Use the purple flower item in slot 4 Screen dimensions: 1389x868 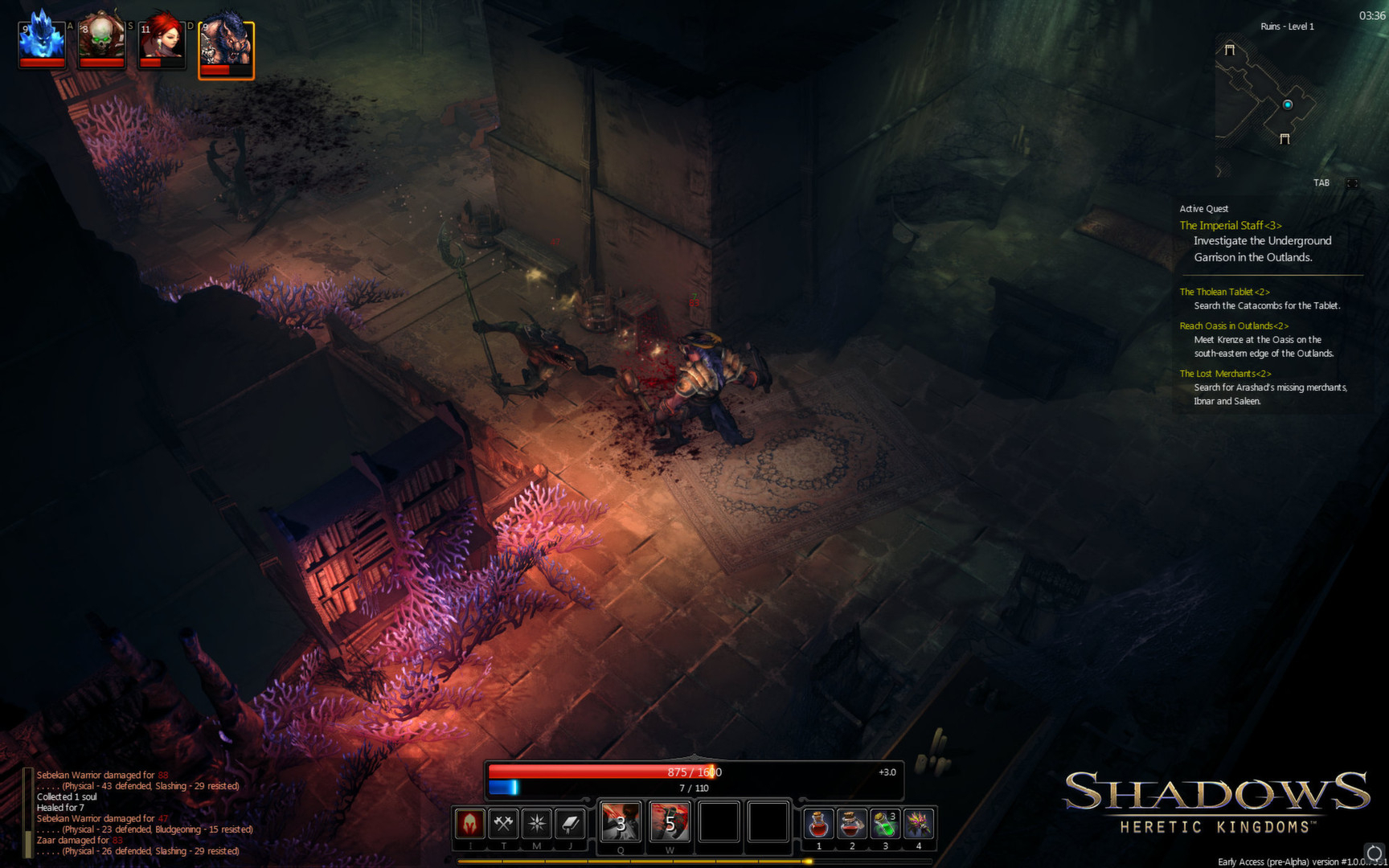[x=919, y=824]
